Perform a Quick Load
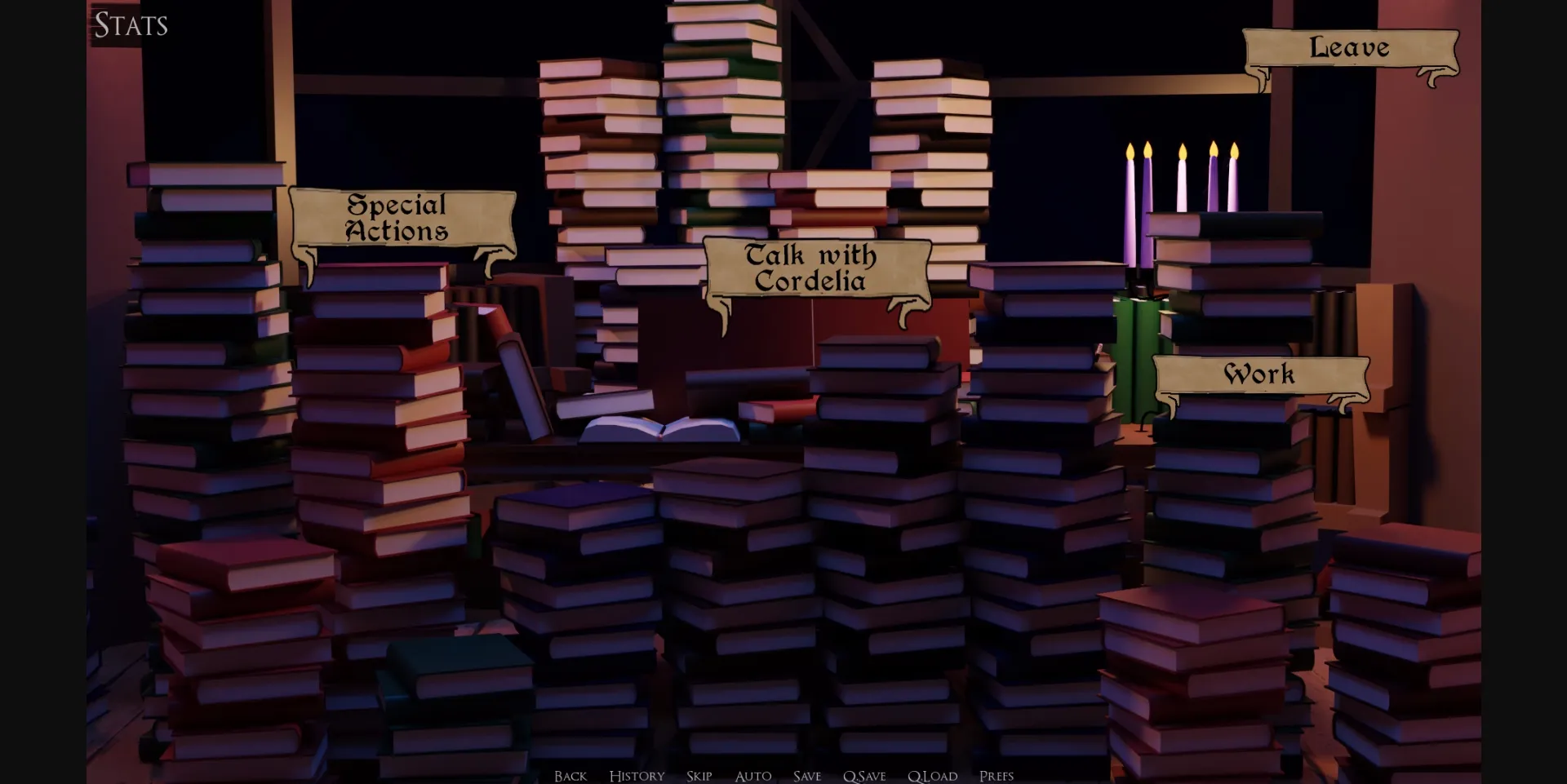The width and height of the screenshot is (1567, 784). [x=931, y=776]
